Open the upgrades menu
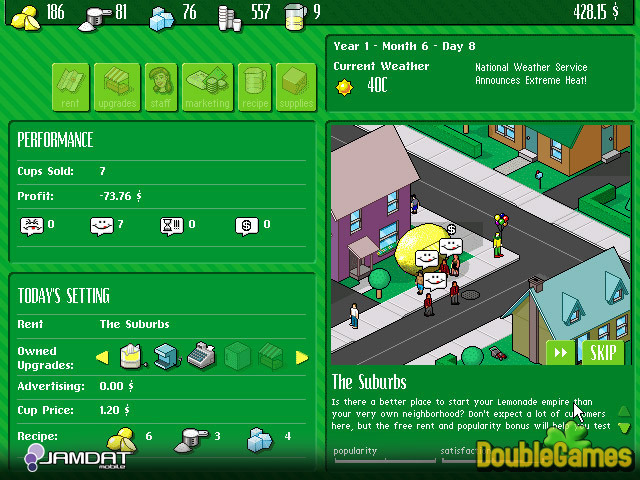This screenshot has height=480, width=640. click(117, 87)
